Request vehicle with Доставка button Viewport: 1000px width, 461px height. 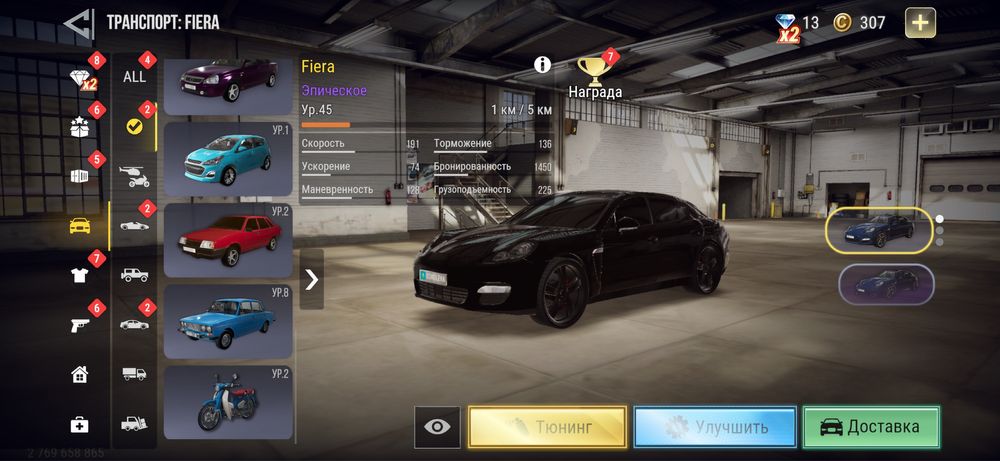871,427
